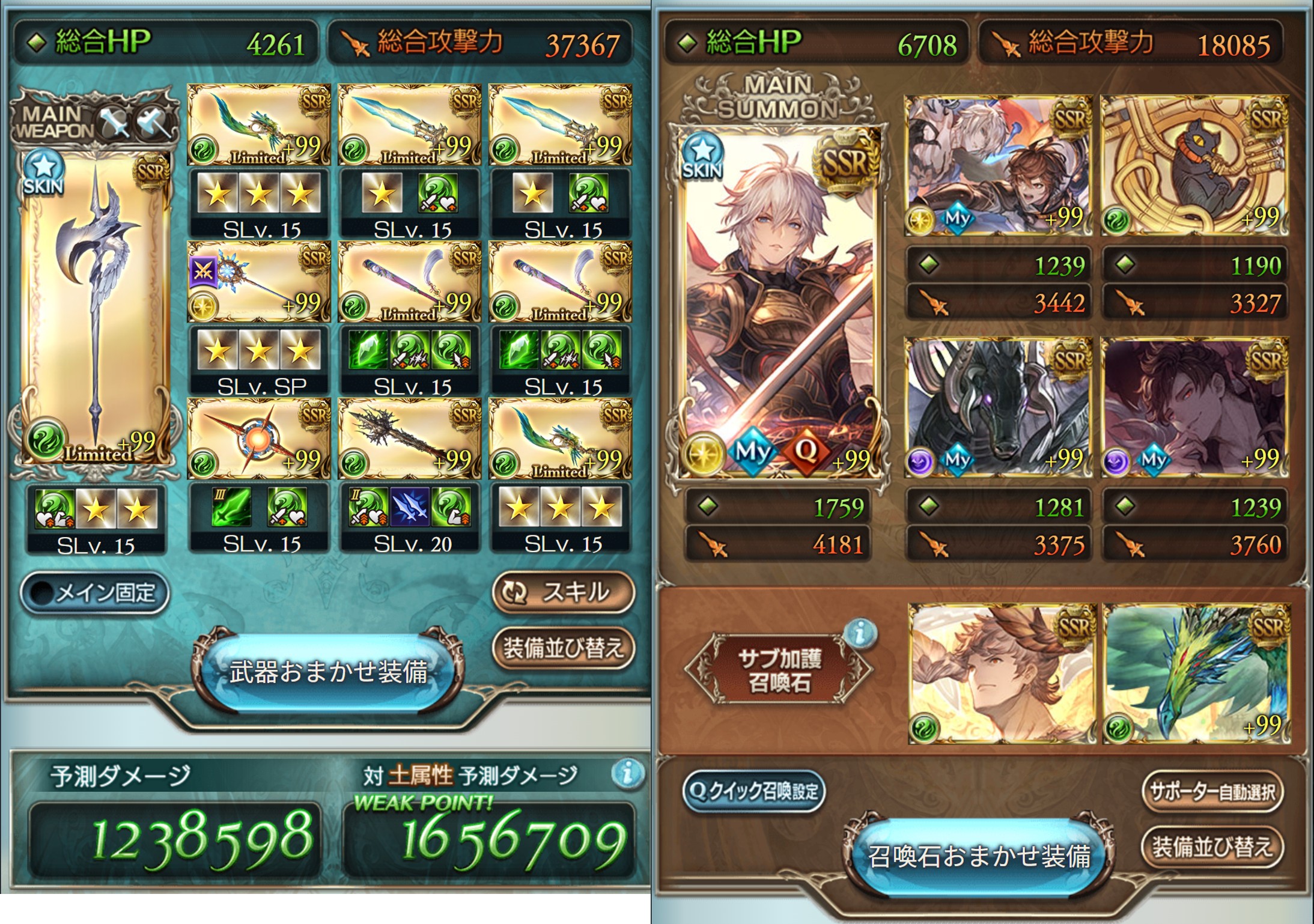
Task: Open the スキル skill view button
Action: pyautogui.click(x=563, y=592)
